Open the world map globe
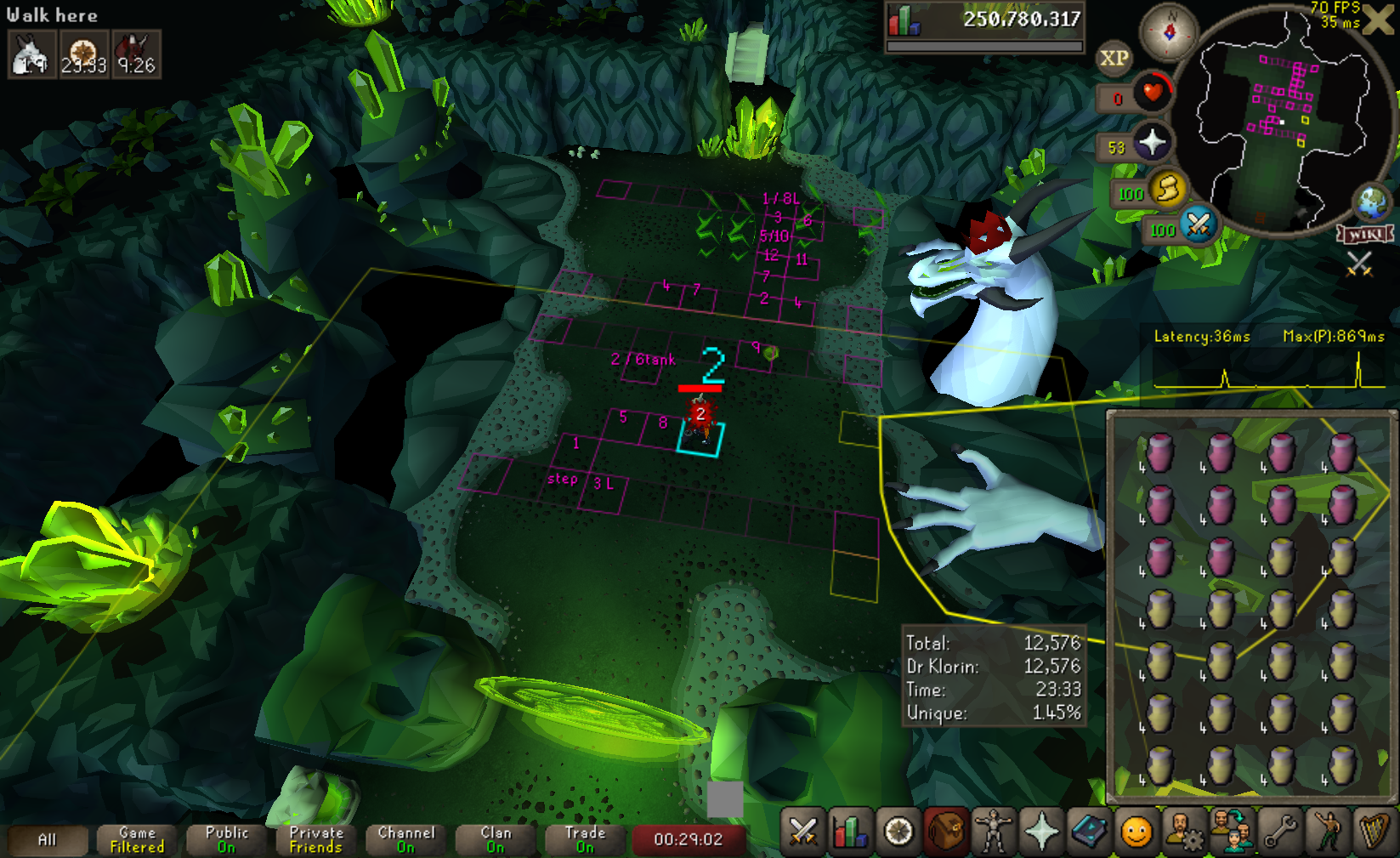This screenshot has height=858, width=1400. (1372, 202)
